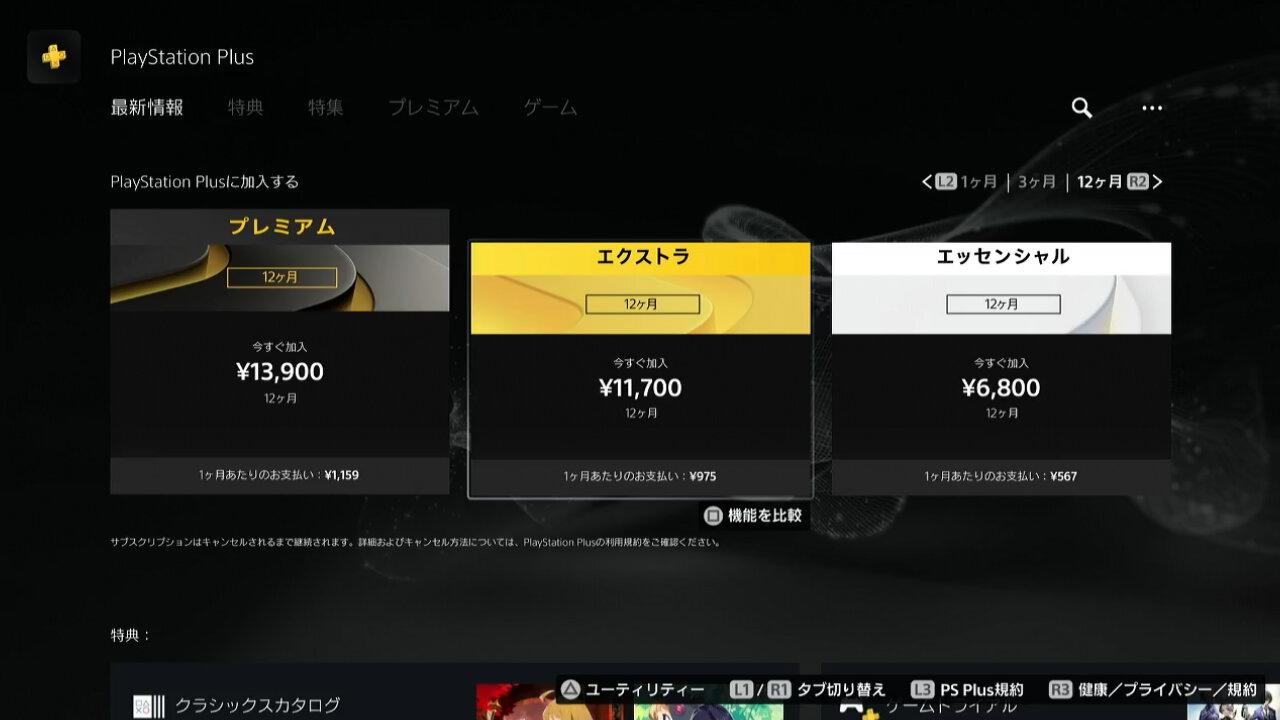Switch to the 特典 tab
This screenshot has width=1280, height=720.
pos(246,108)
